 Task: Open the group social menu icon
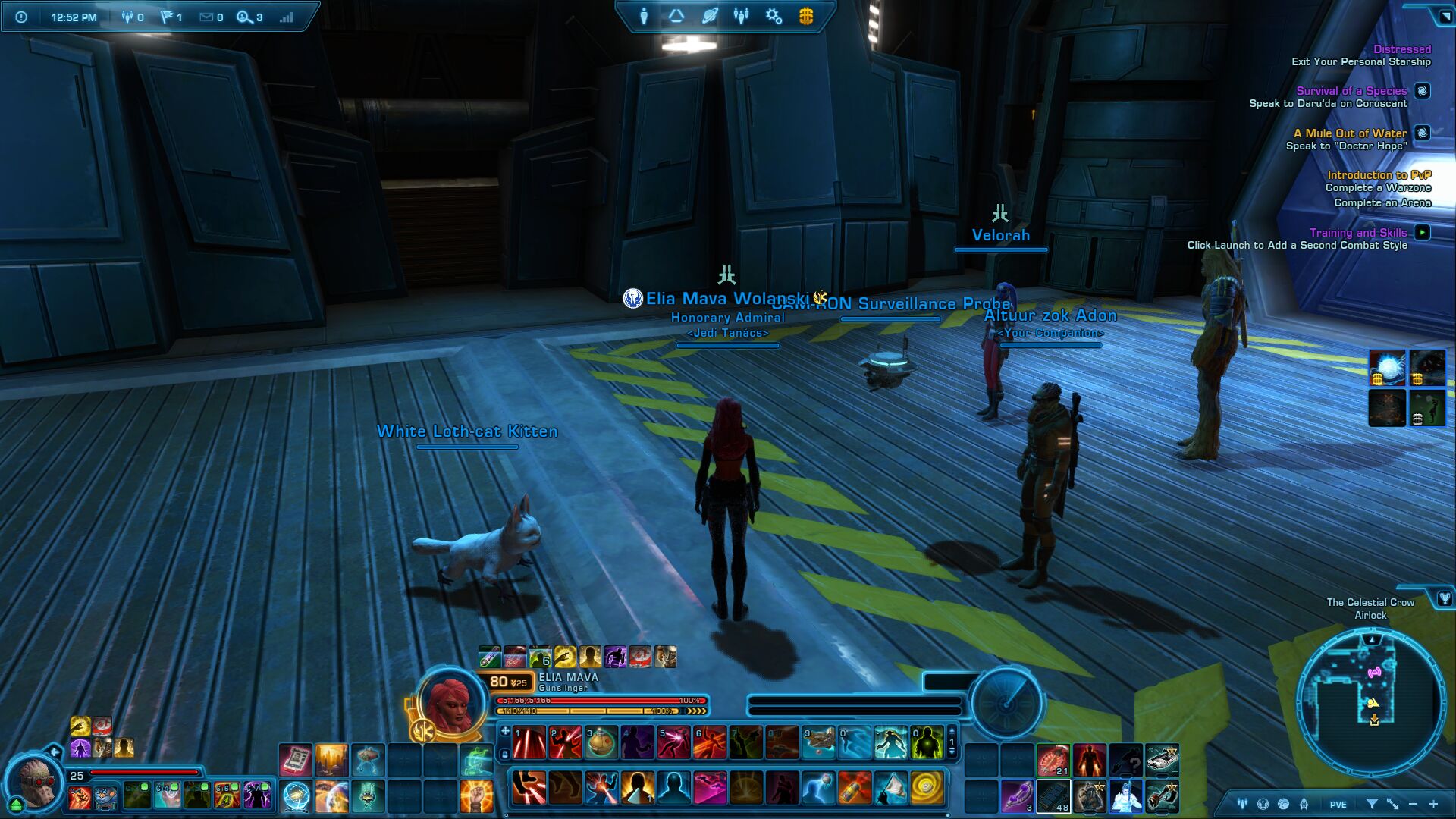point(741,16)
